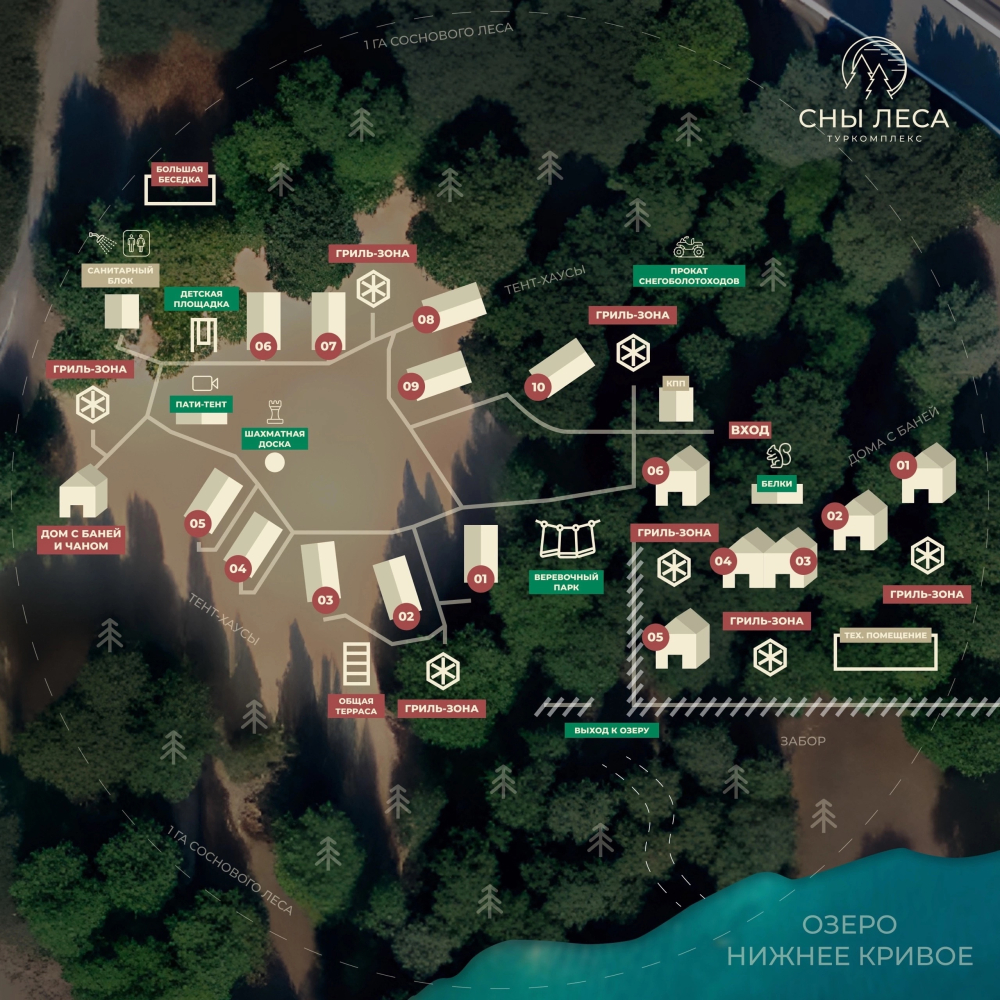Open the Санитарный блок label
This screenshot has width=1000, height=1000.
(x=120, y=276)
